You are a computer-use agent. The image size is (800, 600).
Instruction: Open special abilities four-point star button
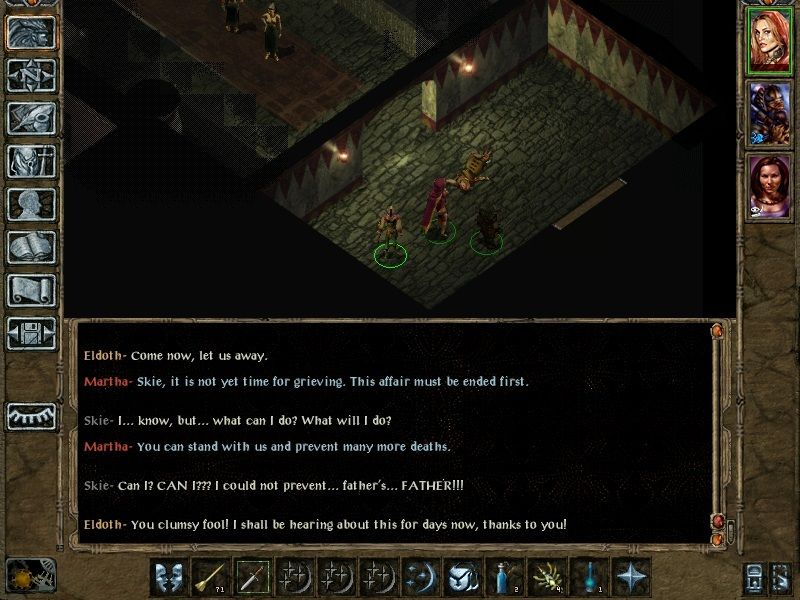click(632, 577)
